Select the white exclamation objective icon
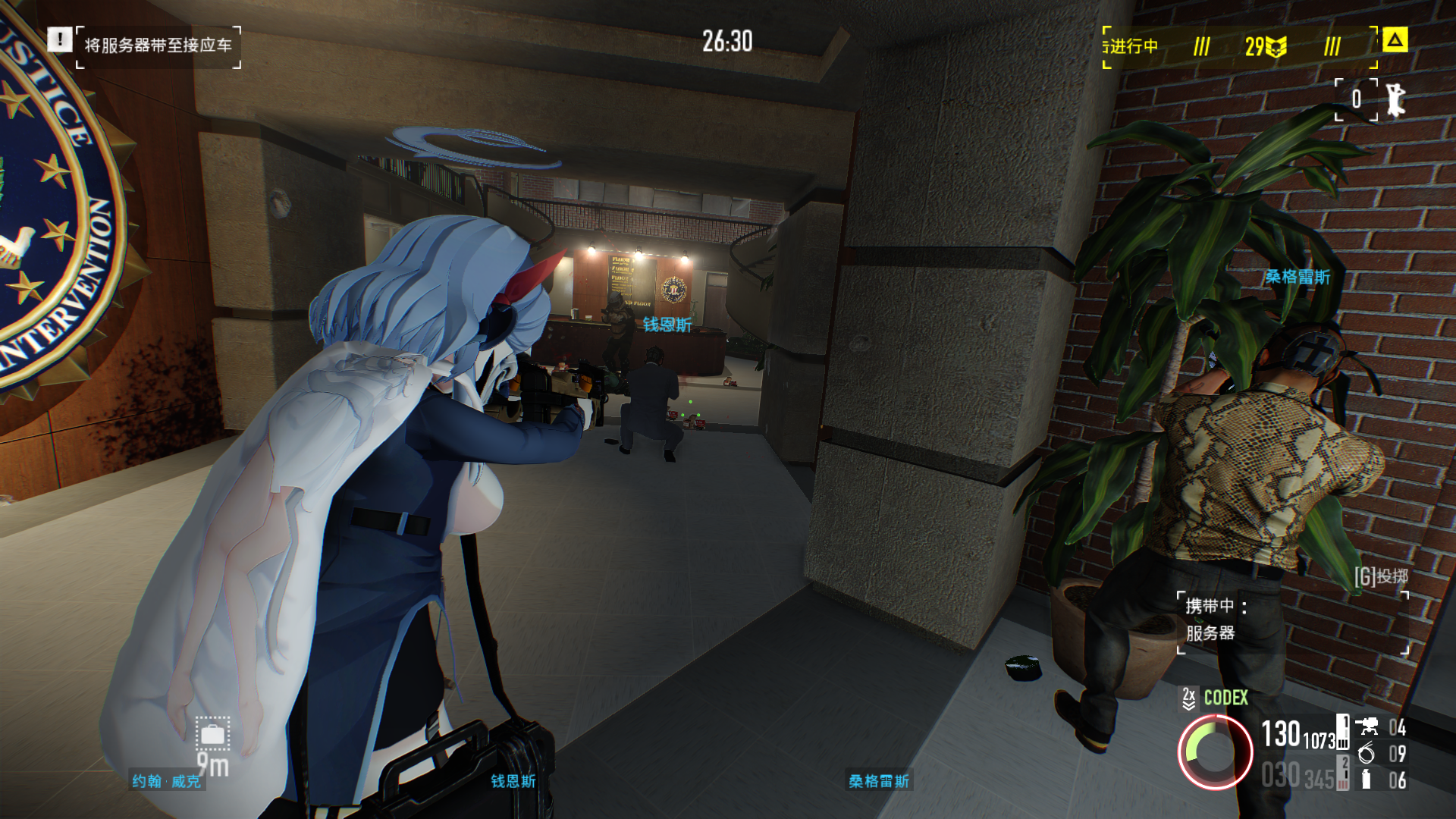 coord(59,39)
